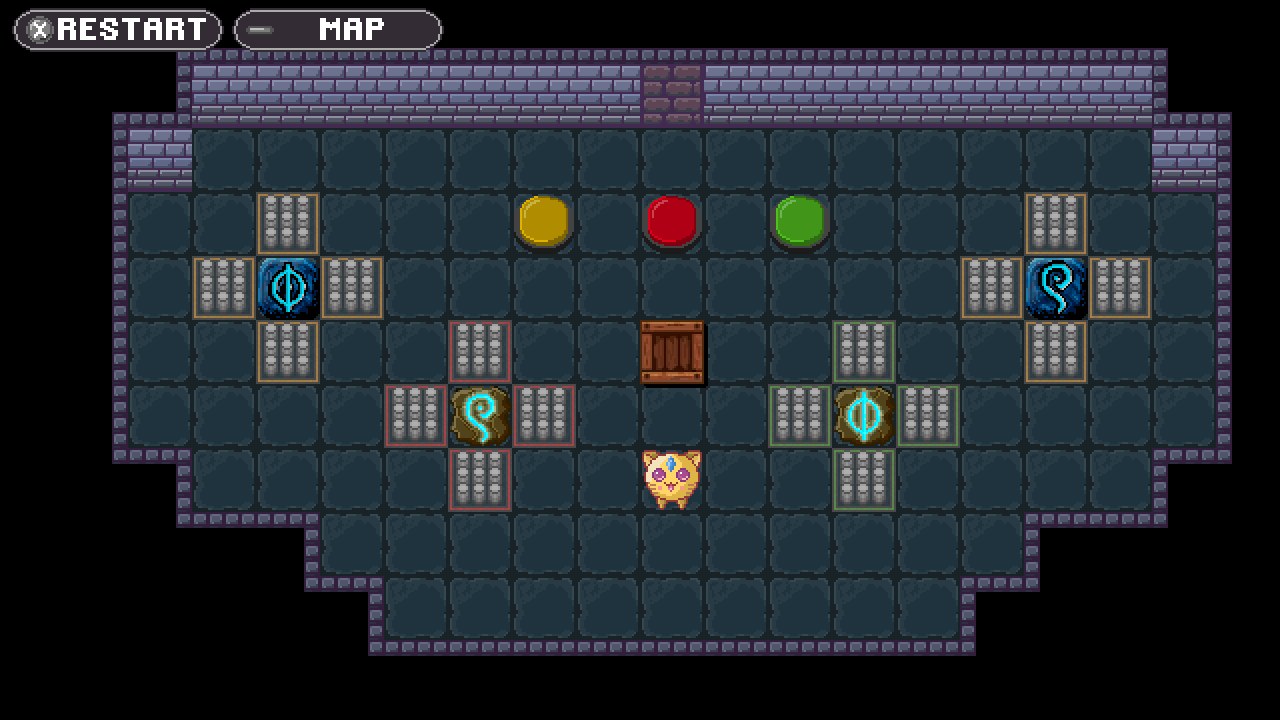Viewport: 1280px width, 720px height.
Task: Select the blue phi rune block
Action: [289, 288]
